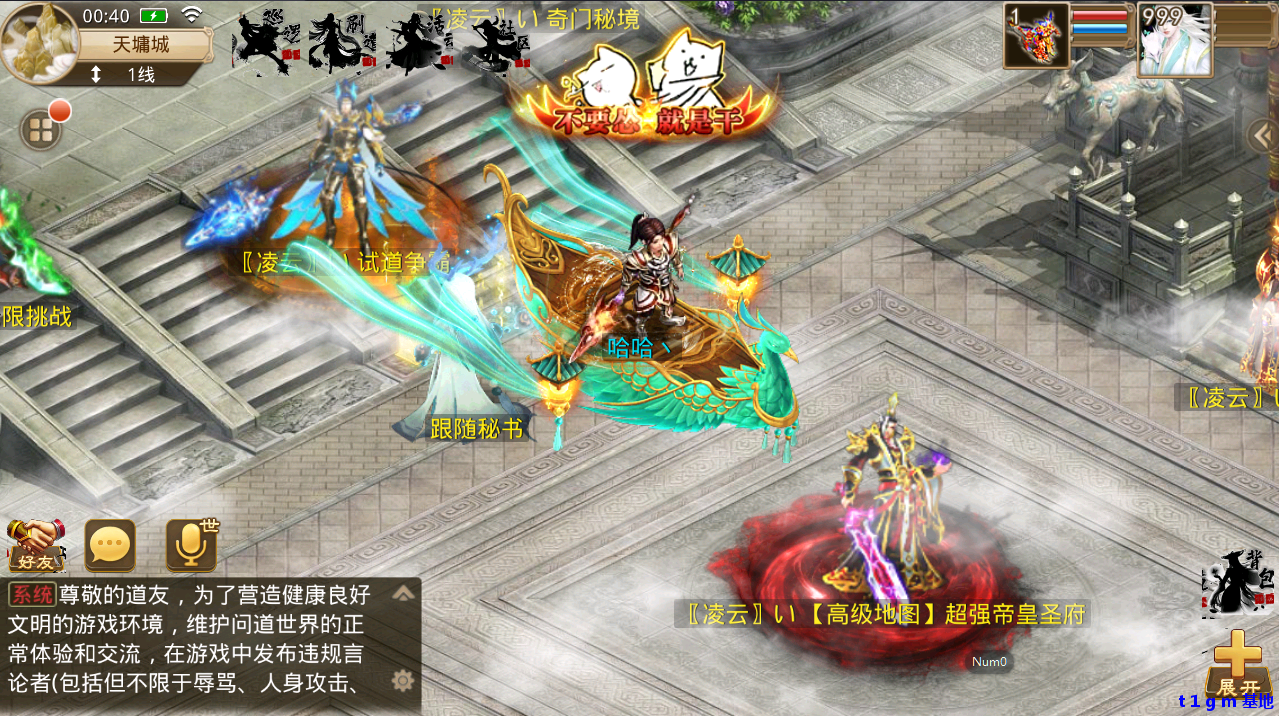This screenshot has width=1279, height=716.
Task: Select the level 1 pet portrait
Action: [x=1036, y=37]
